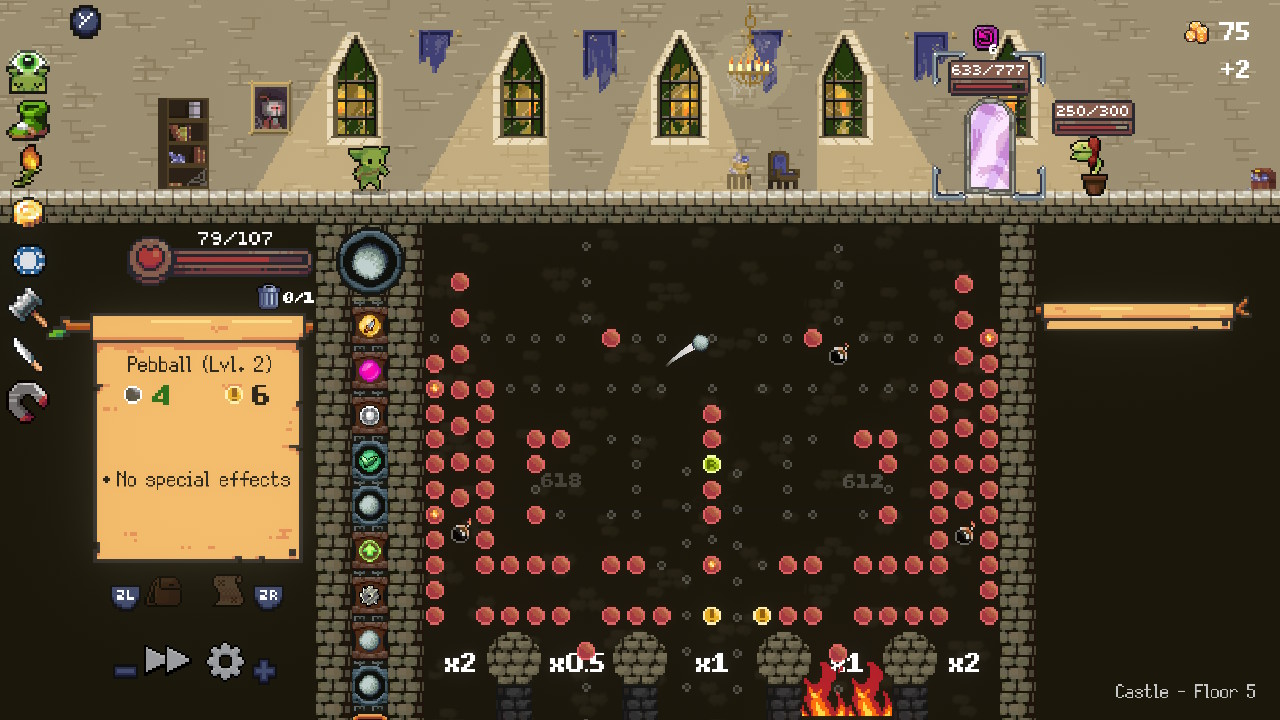
Task: Select the large current orb atop the queue
Action: click(x=370, y=261)
